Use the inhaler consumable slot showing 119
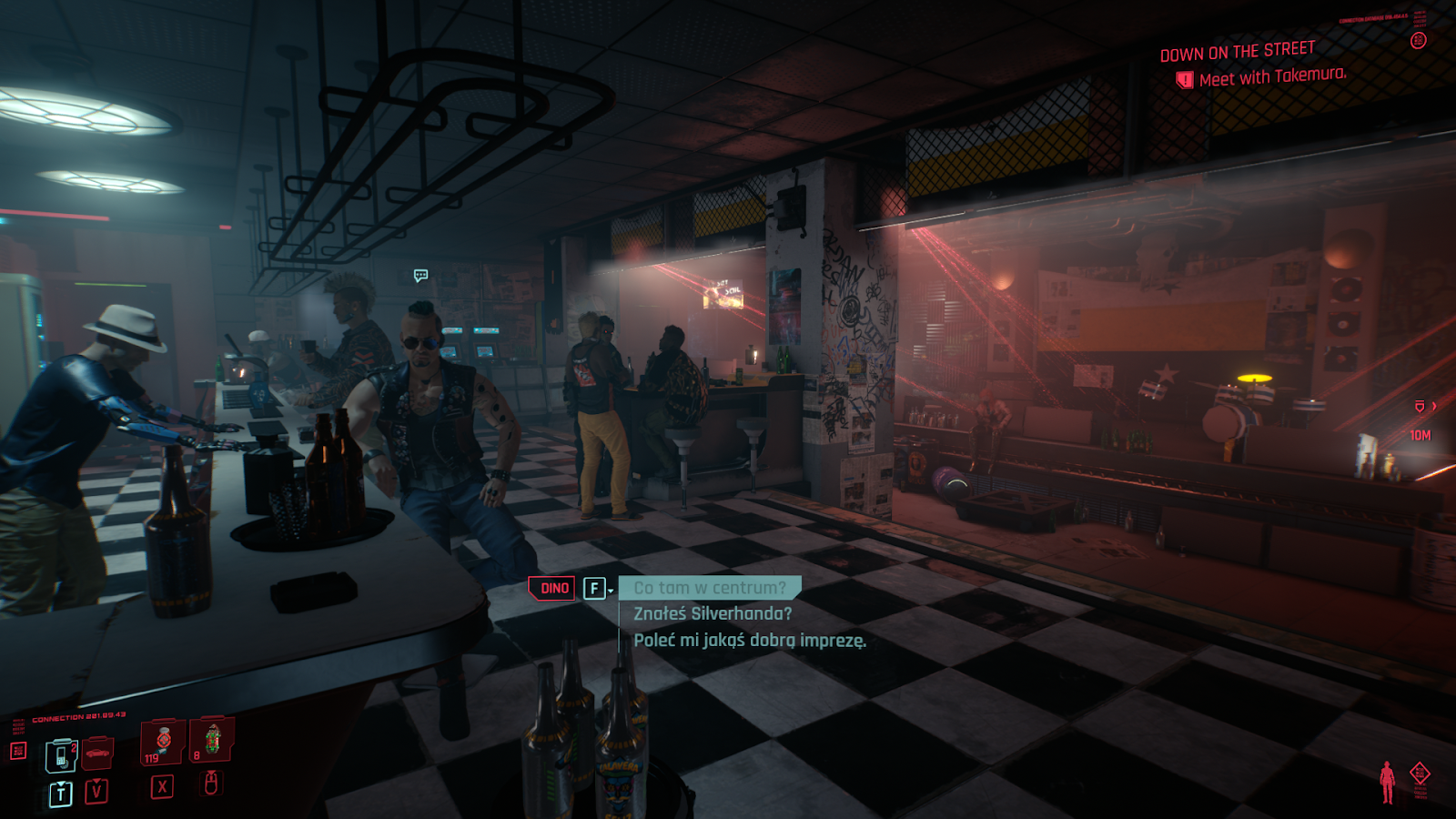This screenshot has width=1456, height=819. (163, 741)
